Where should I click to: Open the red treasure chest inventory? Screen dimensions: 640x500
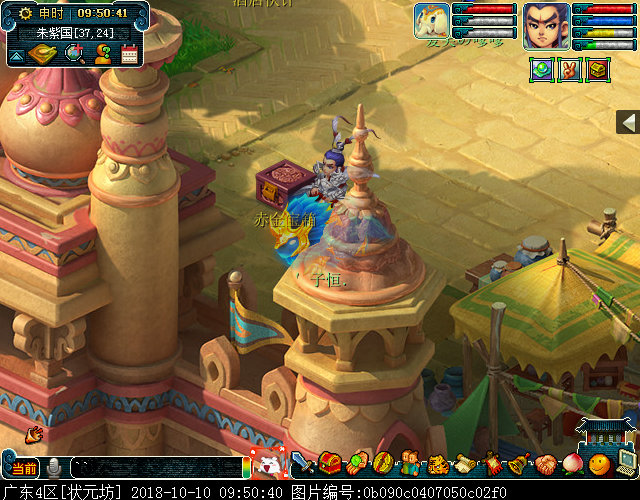point(331,464)
